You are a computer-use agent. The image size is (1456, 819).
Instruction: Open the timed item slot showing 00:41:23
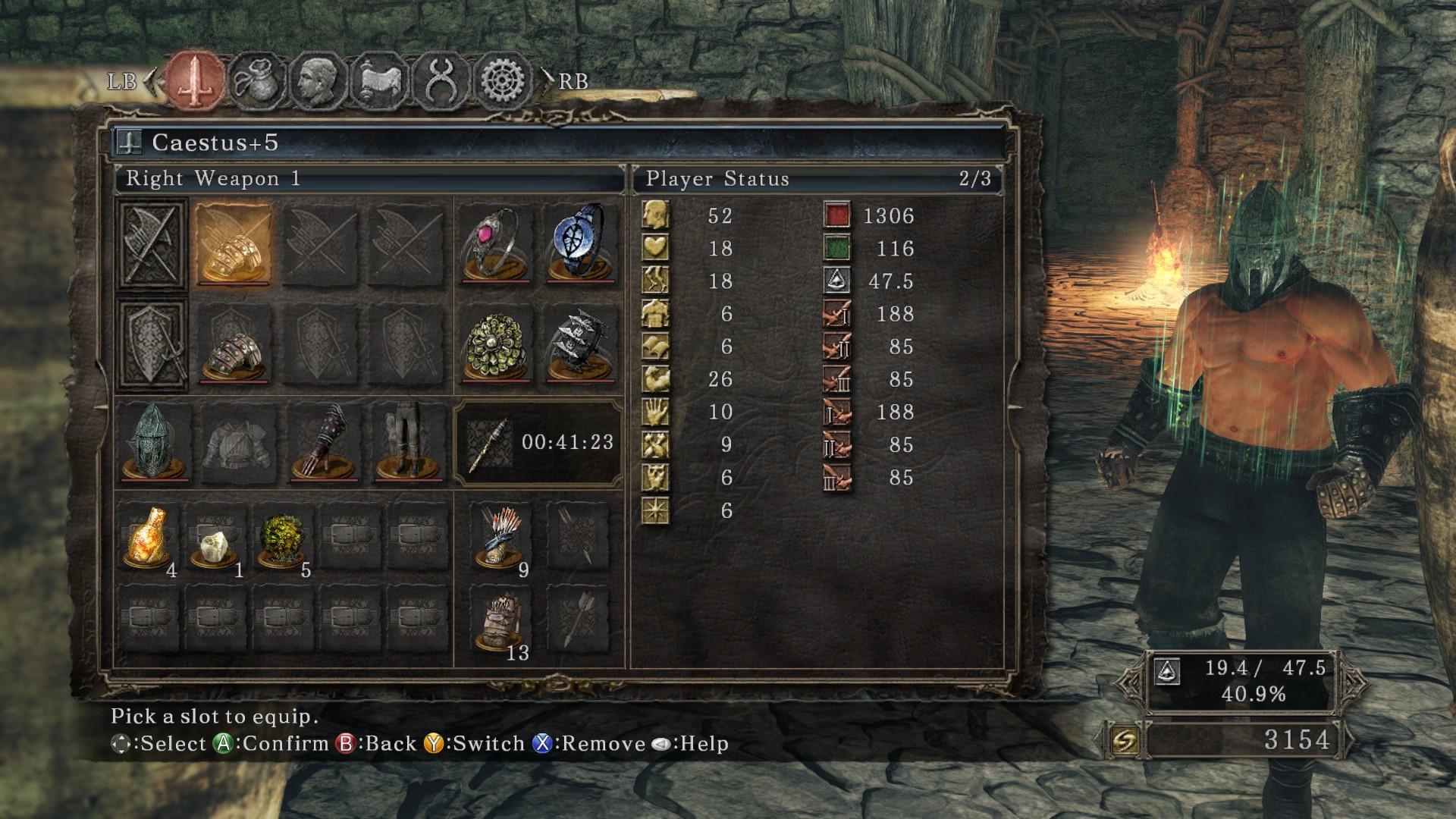click(x=538, y=443)
